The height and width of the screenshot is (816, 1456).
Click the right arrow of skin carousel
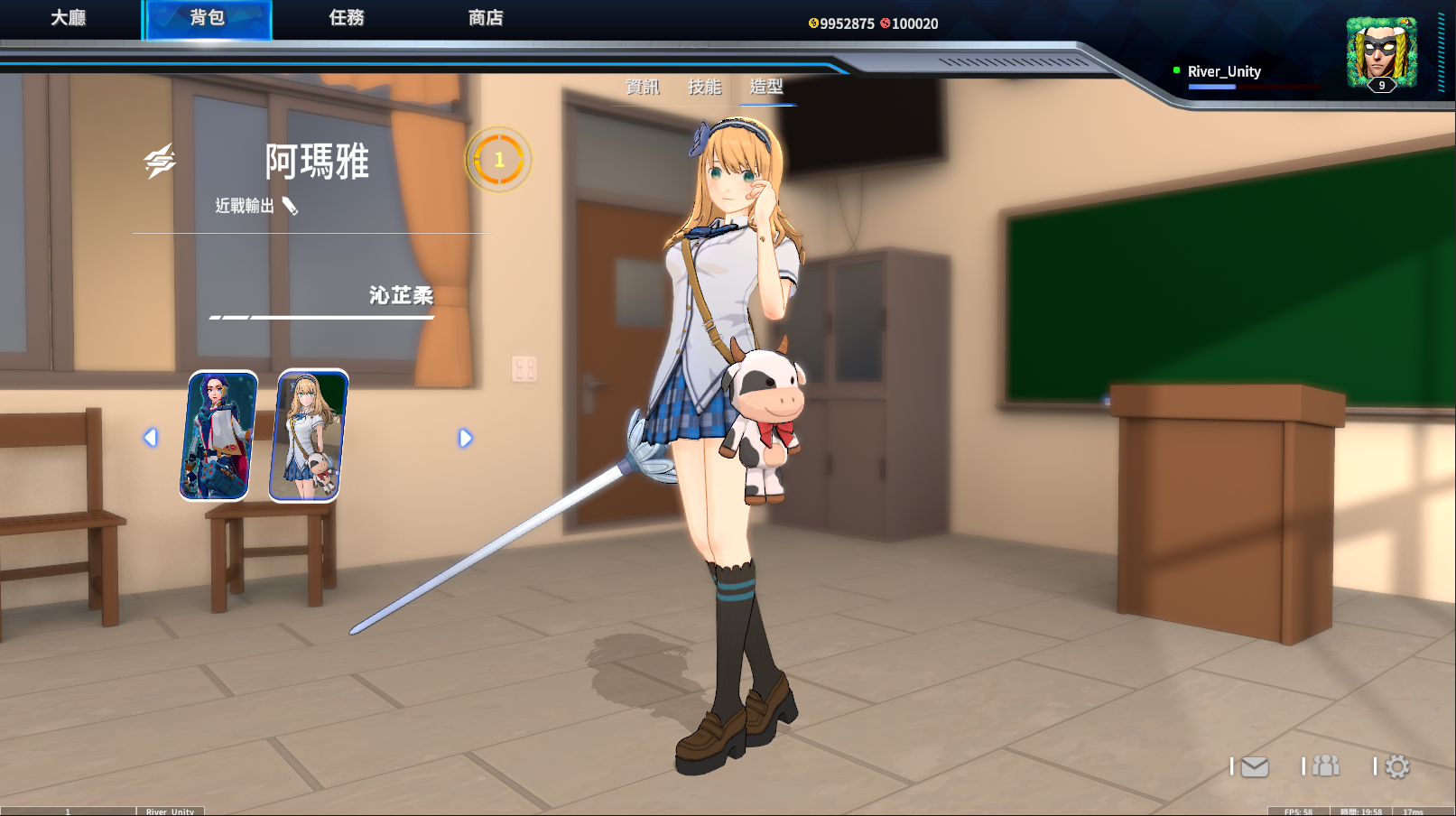[465, 438]
